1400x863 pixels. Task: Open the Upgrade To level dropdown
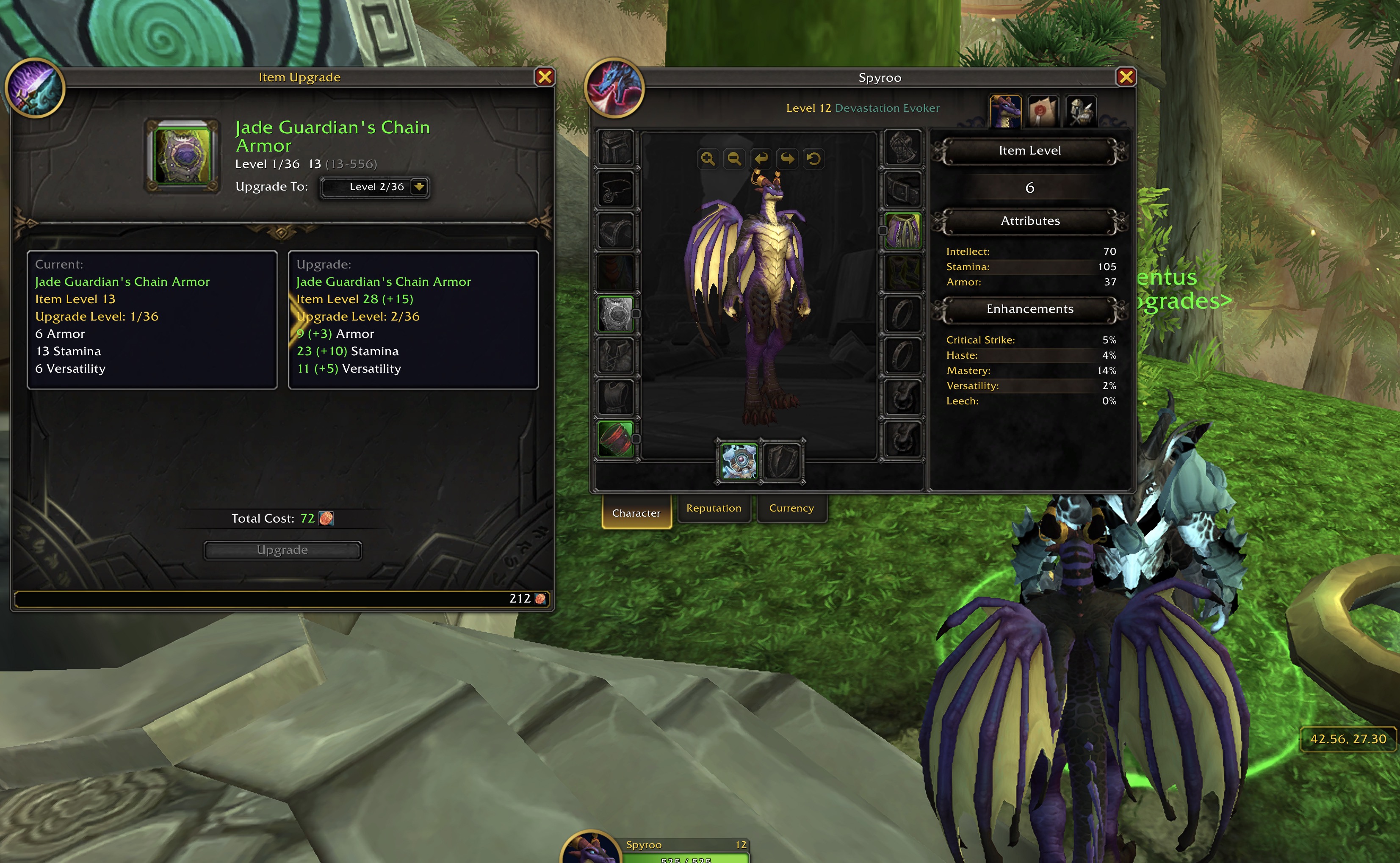tap(419, 187)
